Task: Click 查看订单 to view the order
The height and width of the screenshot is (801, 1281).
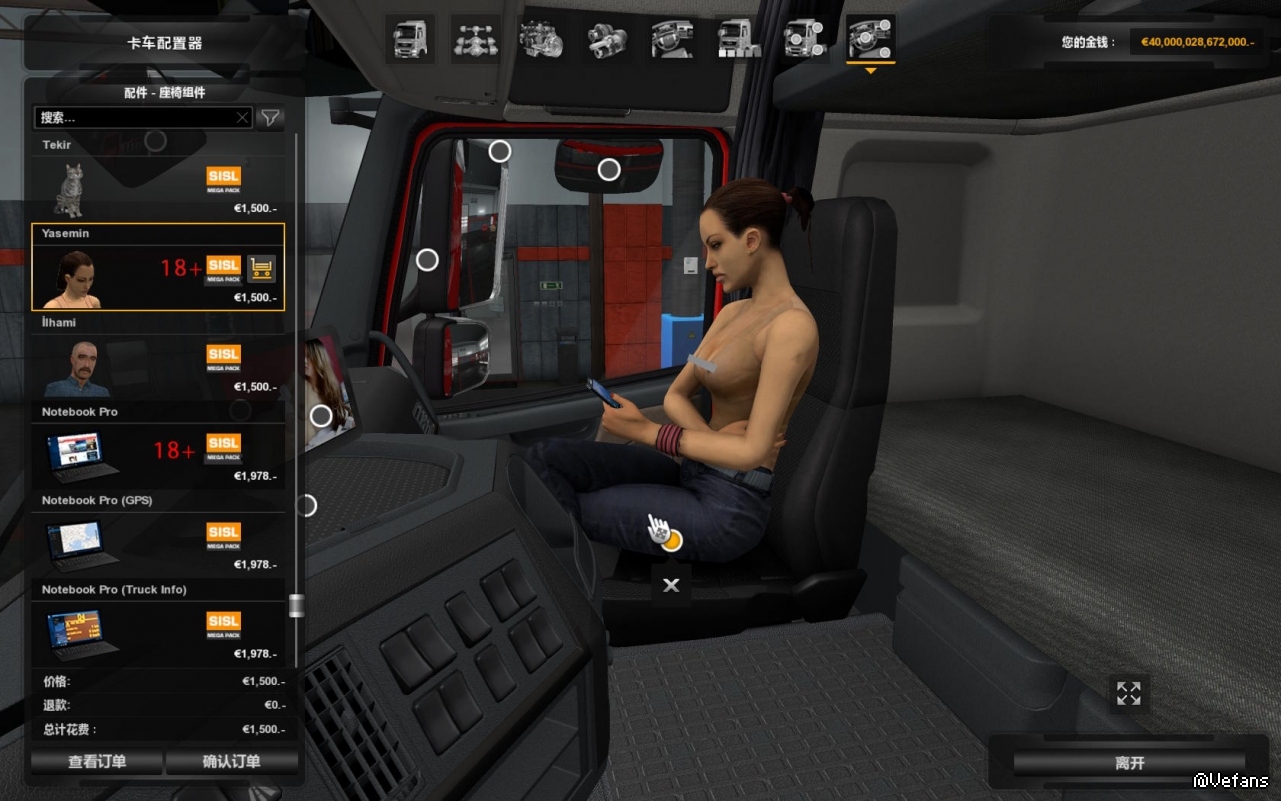Action: click(x=97, y=762)
